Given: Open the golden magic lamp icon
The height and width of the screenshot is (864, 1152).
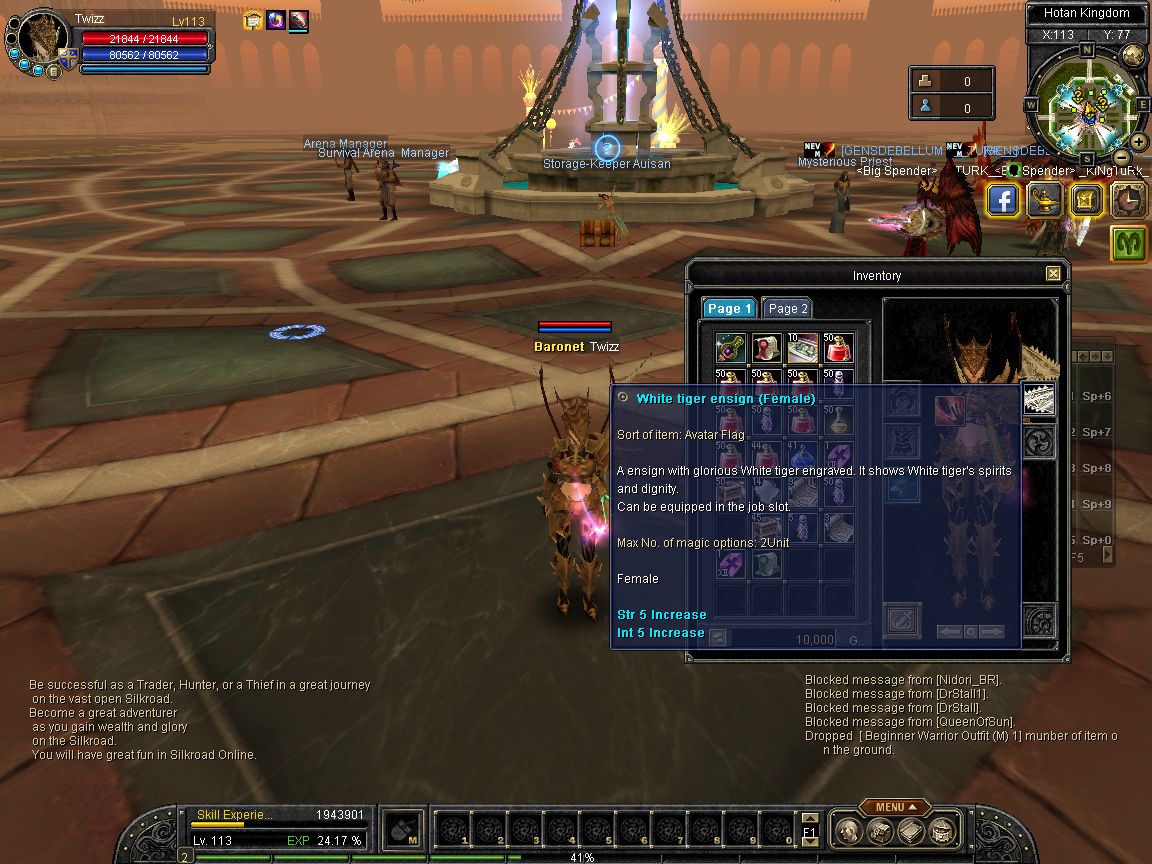Looking at the screenshot, I should 1045,201.
